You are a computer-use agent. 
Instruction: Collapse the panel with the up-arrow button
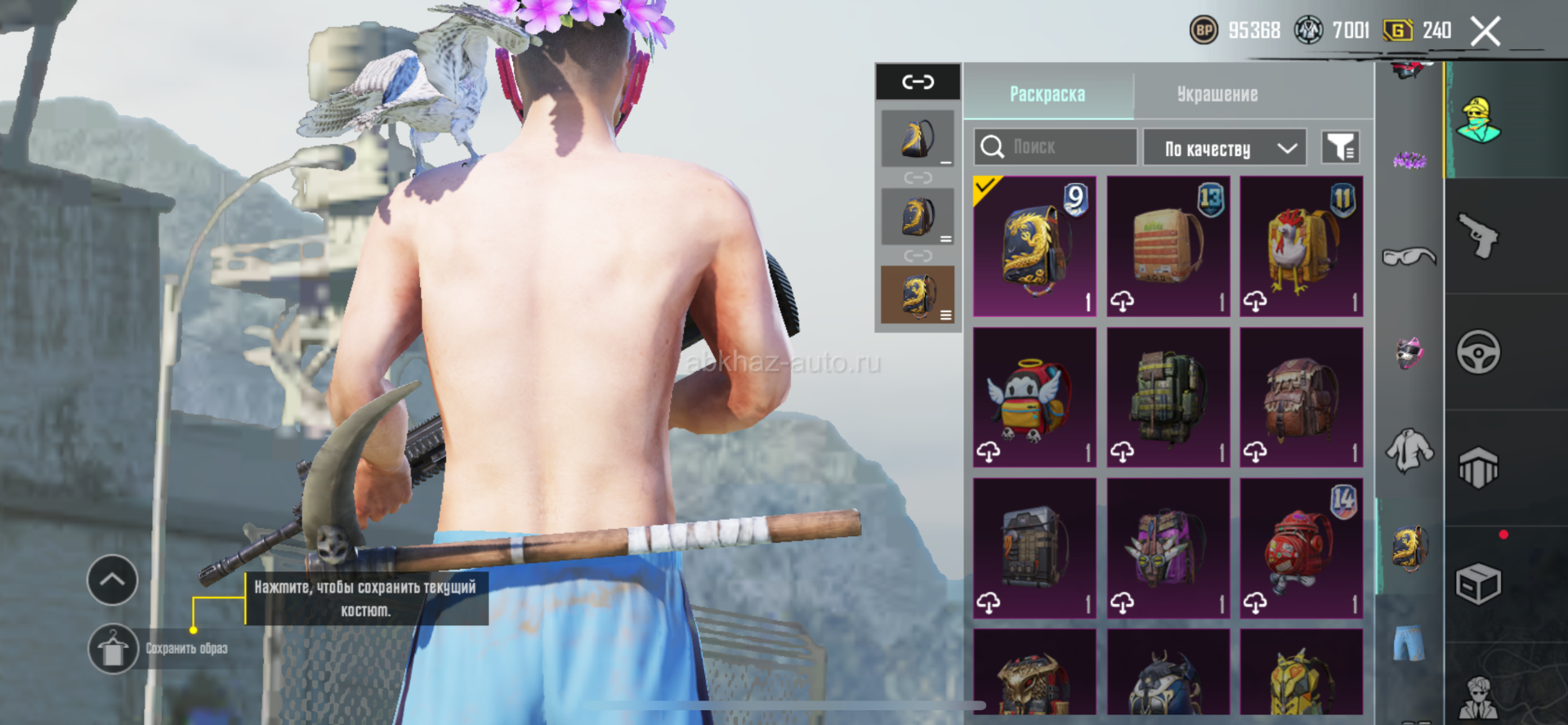(113, 580)
